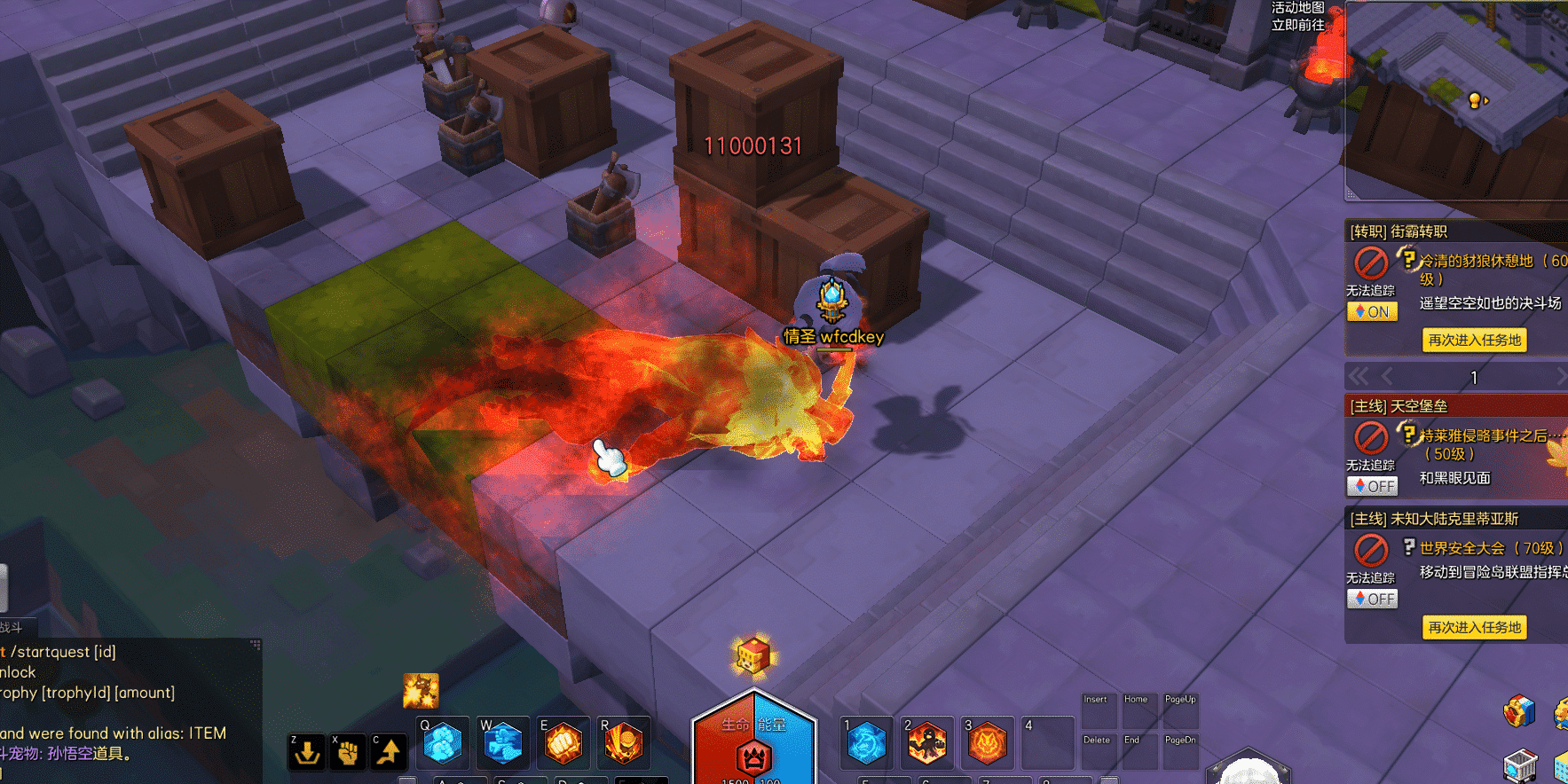Use the slot 1 blue wolf skill
The height and width of the screenshot is (784, 1568).
(867, 742)
